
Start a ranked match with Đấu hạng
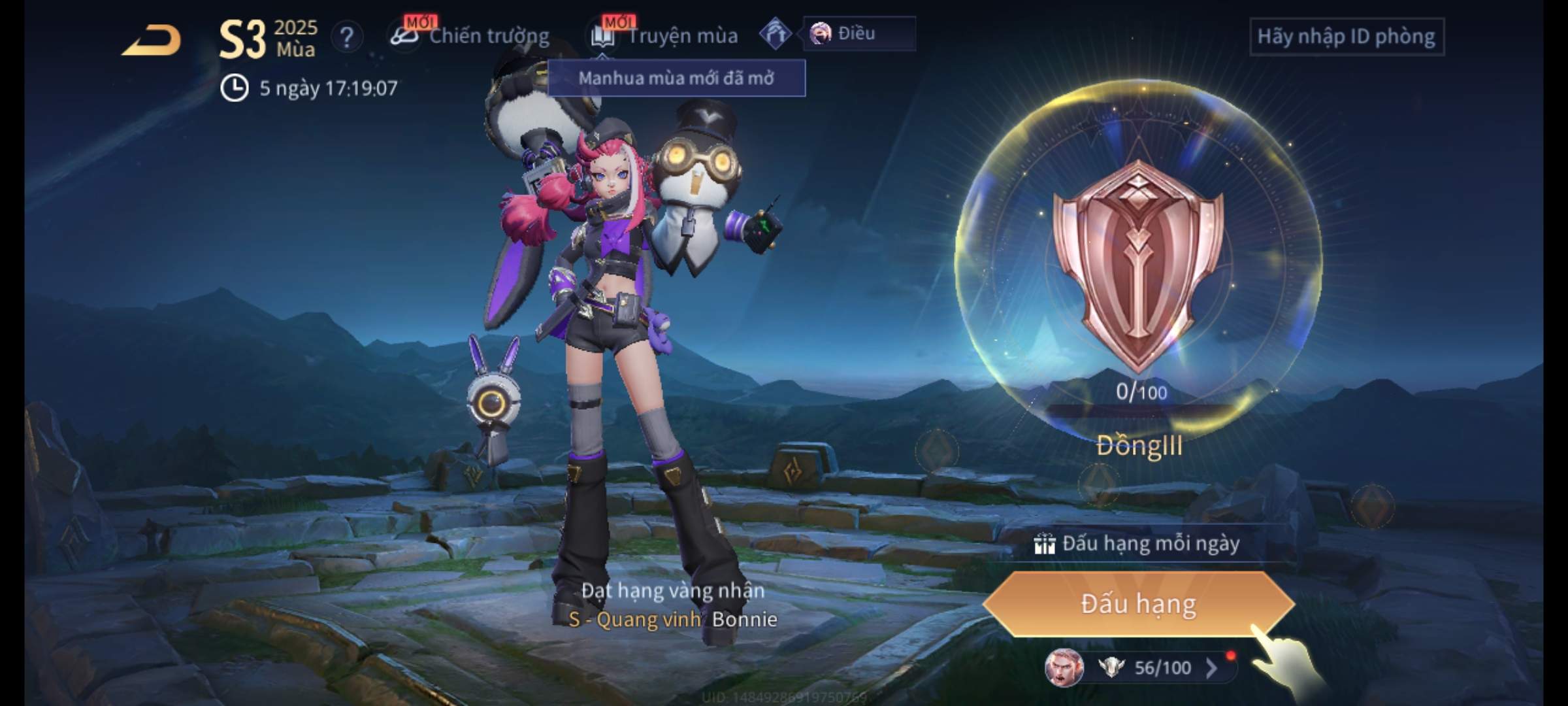1138,604
